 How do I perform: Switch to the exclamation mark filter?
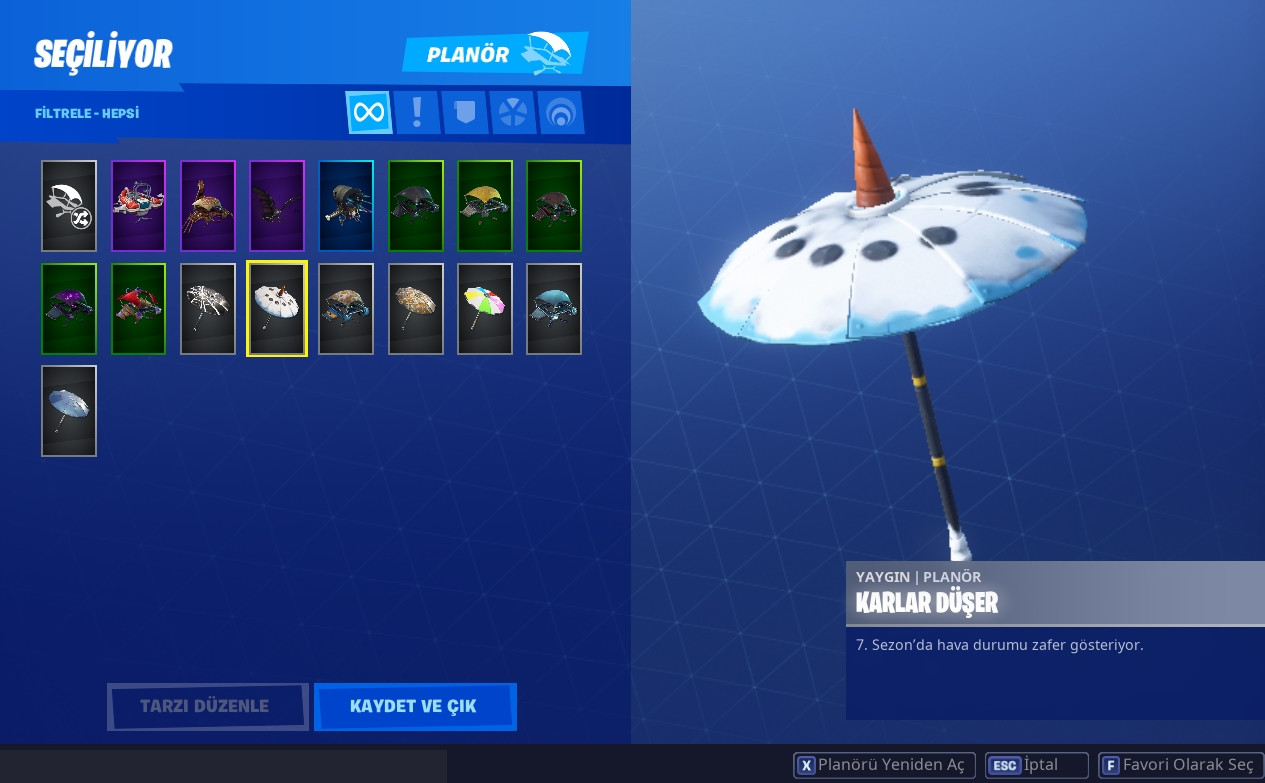(416, 112)
